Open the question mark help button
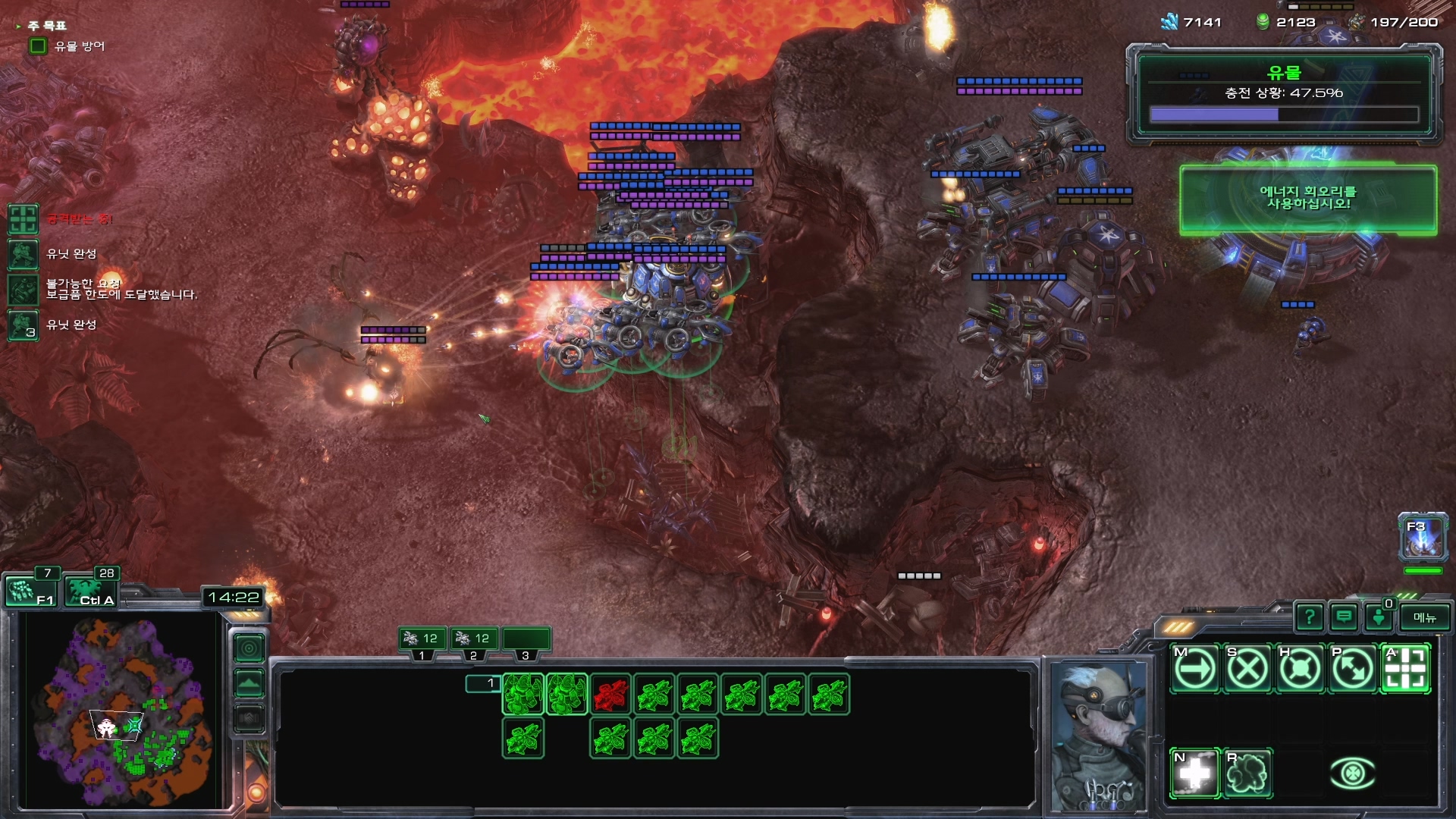This screenshot has height=819, width=1456. (1310, 618)
